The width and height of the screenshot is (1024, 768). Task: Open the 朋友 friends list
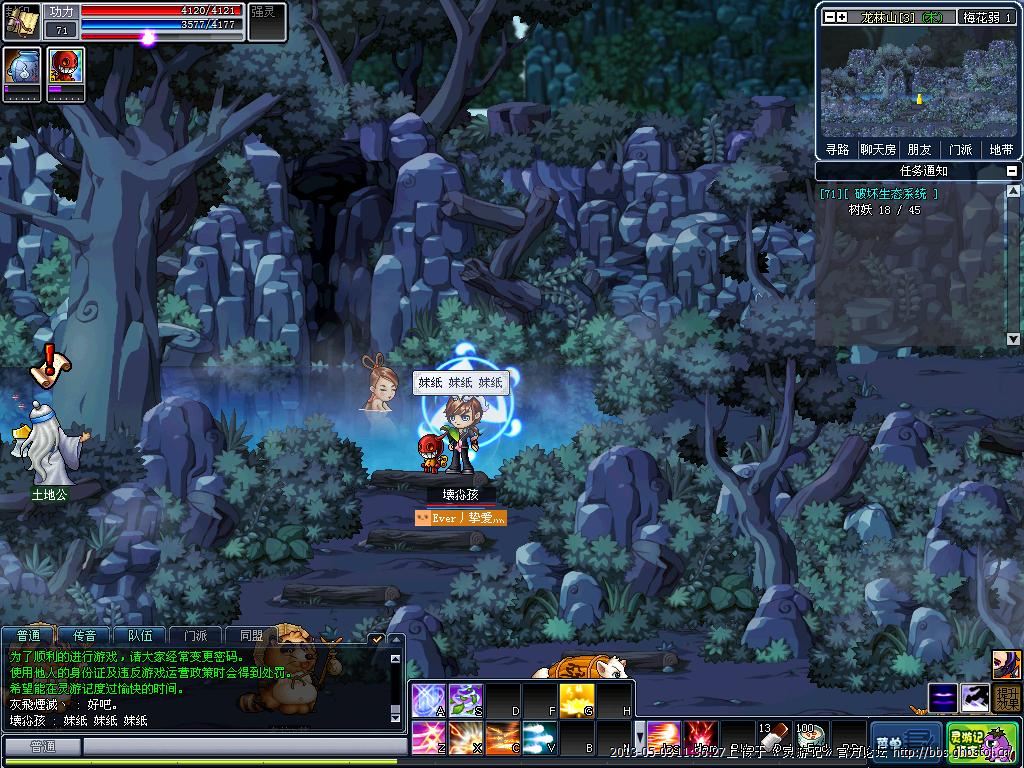pos(919,149)
